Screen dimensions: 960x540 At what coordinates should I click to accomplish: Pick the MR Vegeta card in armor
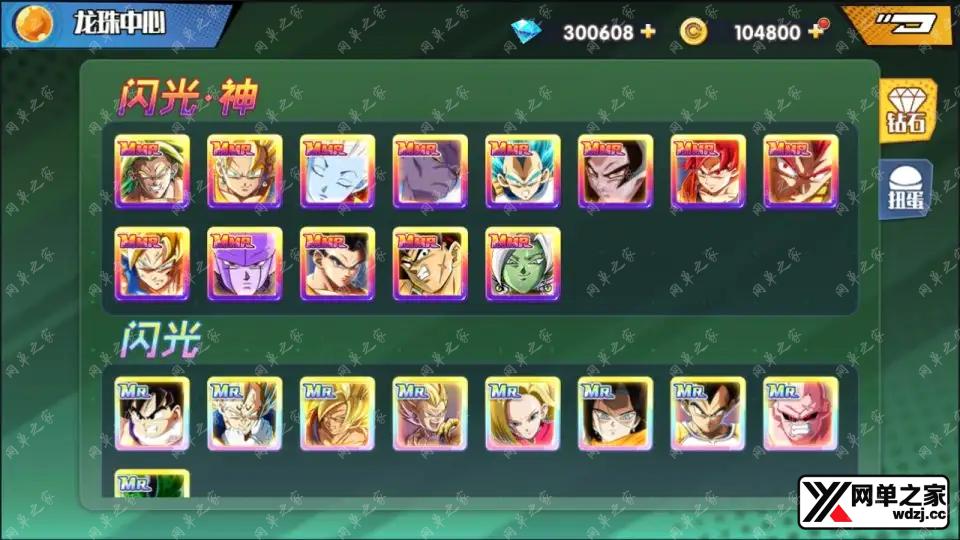click(708, 413)
